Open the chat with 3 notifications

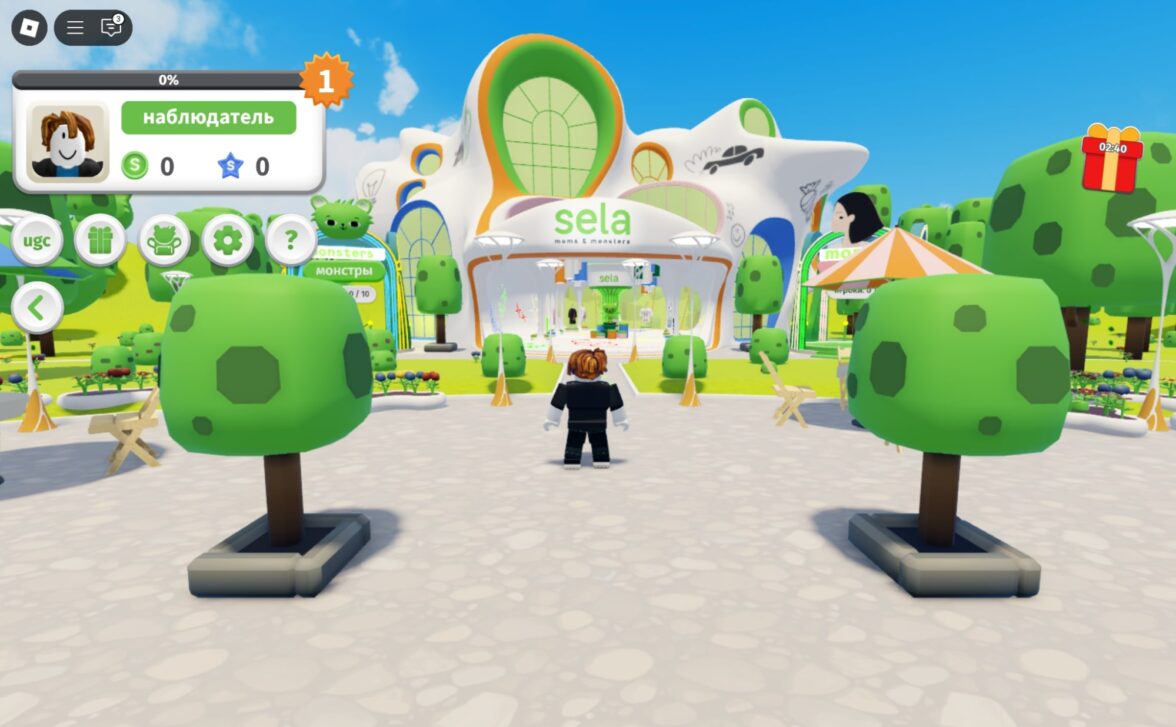tap(111, 27)
